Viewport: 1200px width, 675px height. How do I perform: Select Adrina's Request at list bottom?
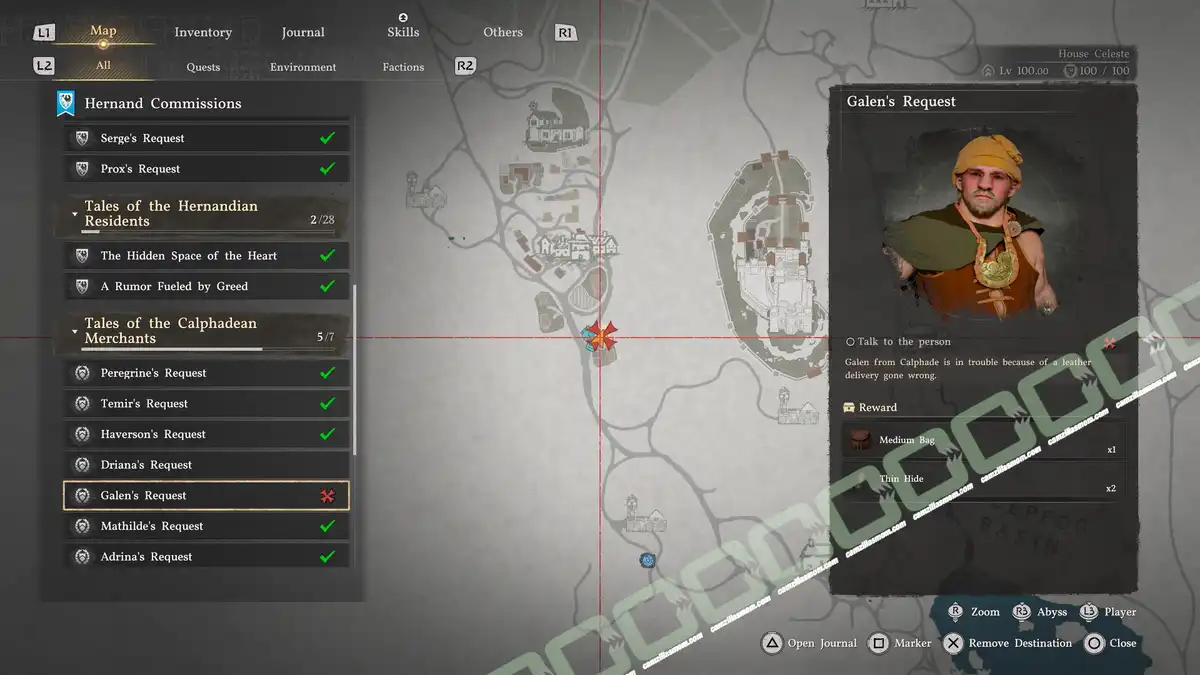[207, 557]
